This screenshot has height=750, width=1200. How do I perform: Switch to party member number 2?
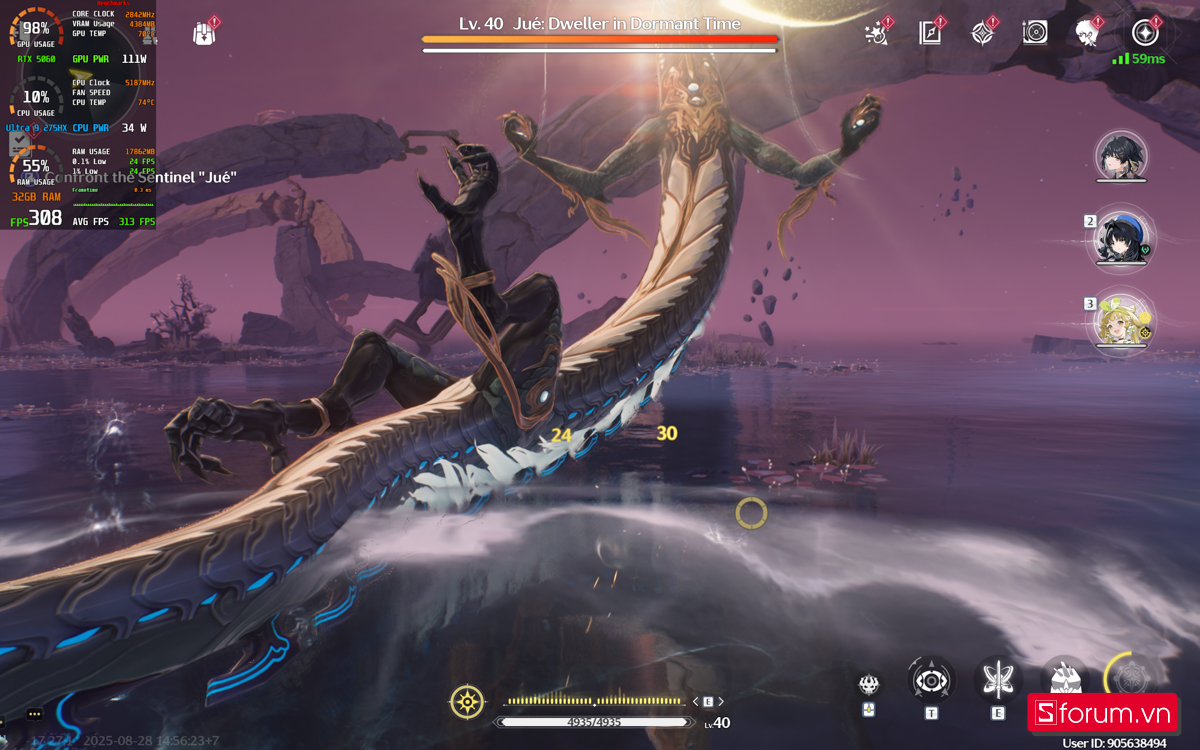pos(1121,240)
